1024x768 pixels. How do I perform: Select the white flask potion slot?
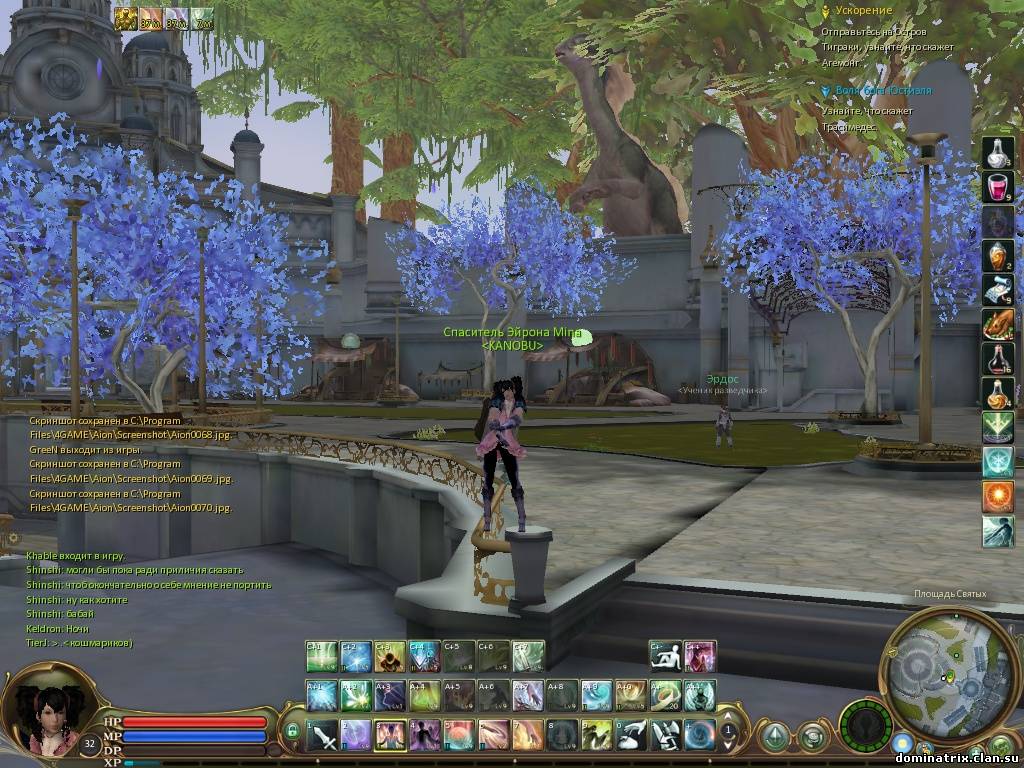tap(997, 153)
